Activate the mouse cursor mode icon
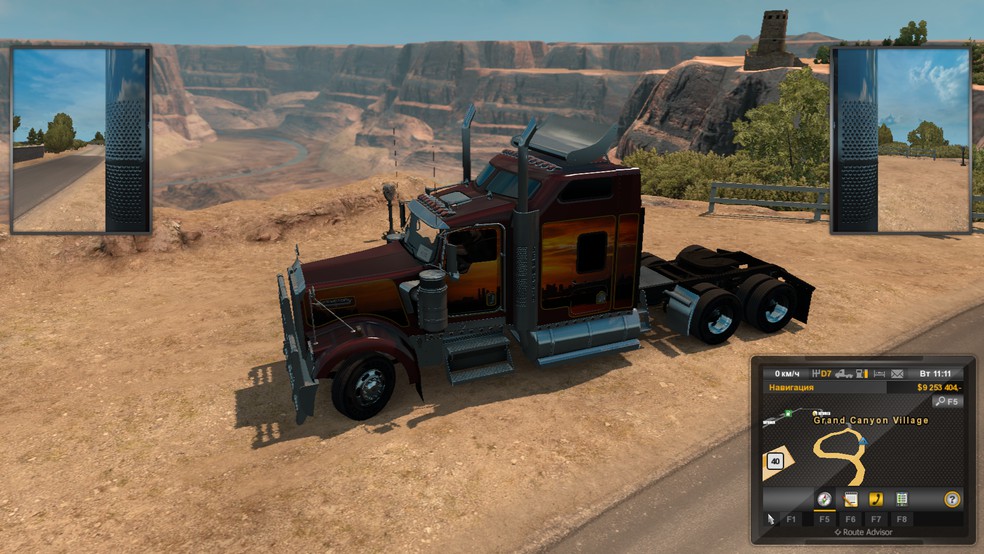 pyautogui.click(x=770, y=519)
